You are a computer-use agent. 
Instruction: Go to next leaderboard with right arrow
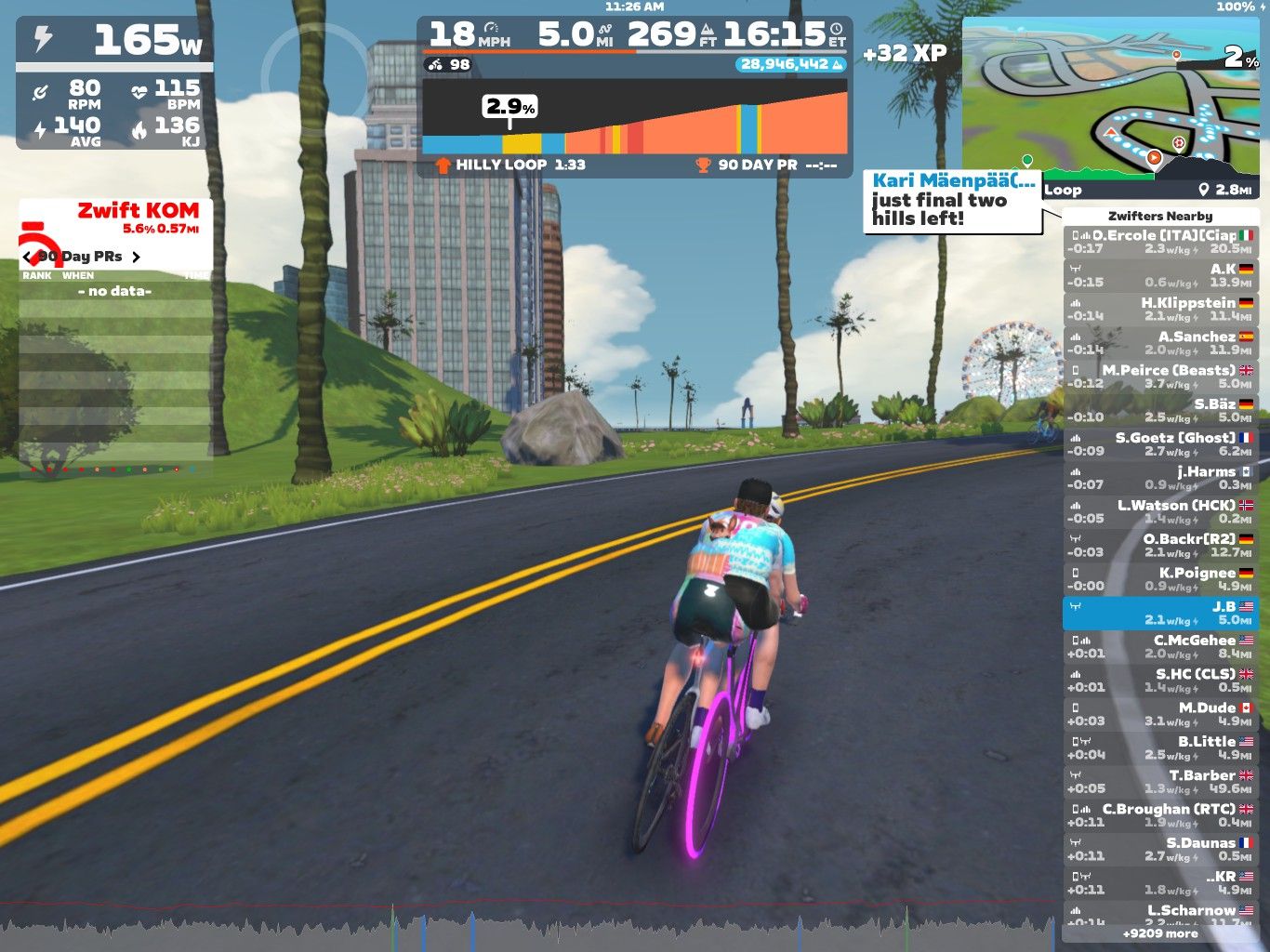click(x=136, y=257)
